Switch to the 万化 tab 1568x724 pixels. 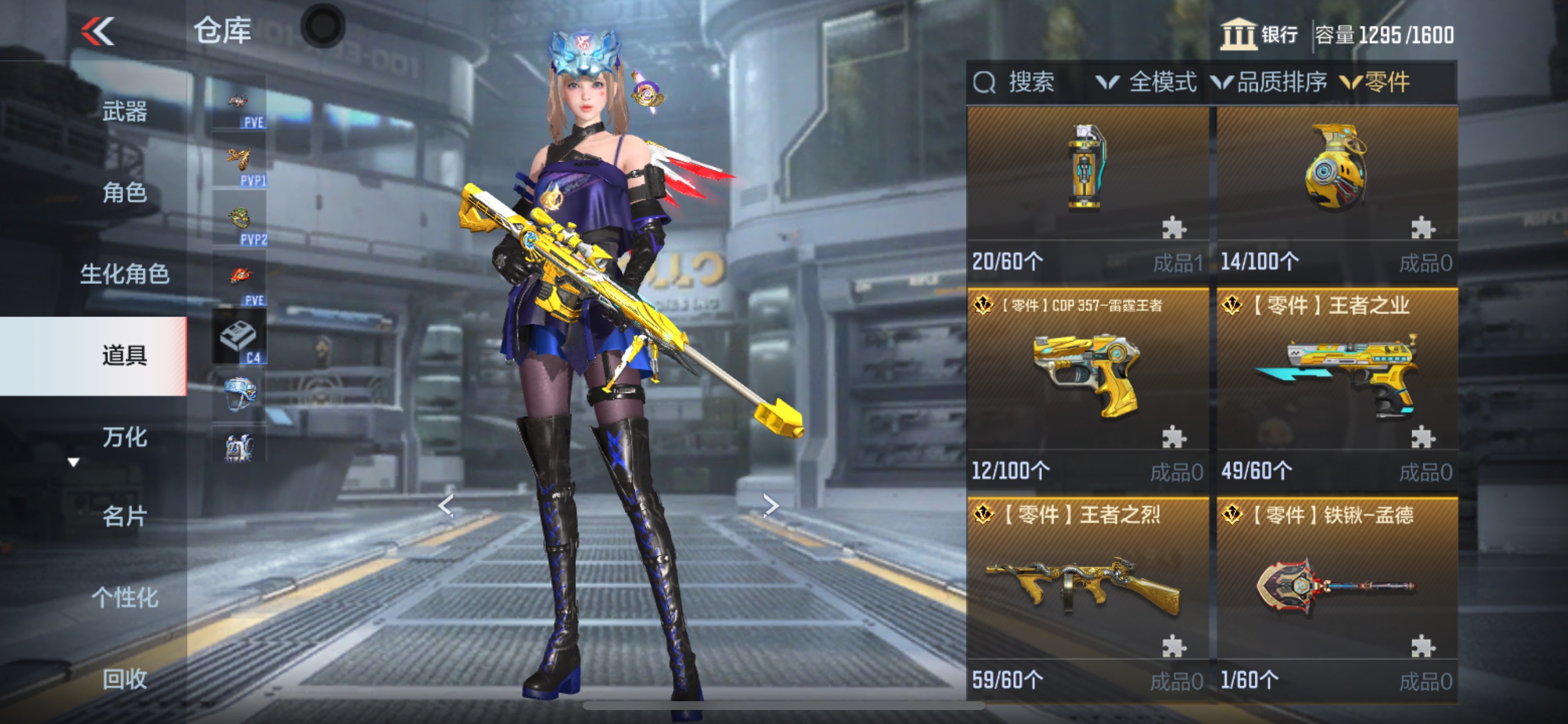click(124, 437)
